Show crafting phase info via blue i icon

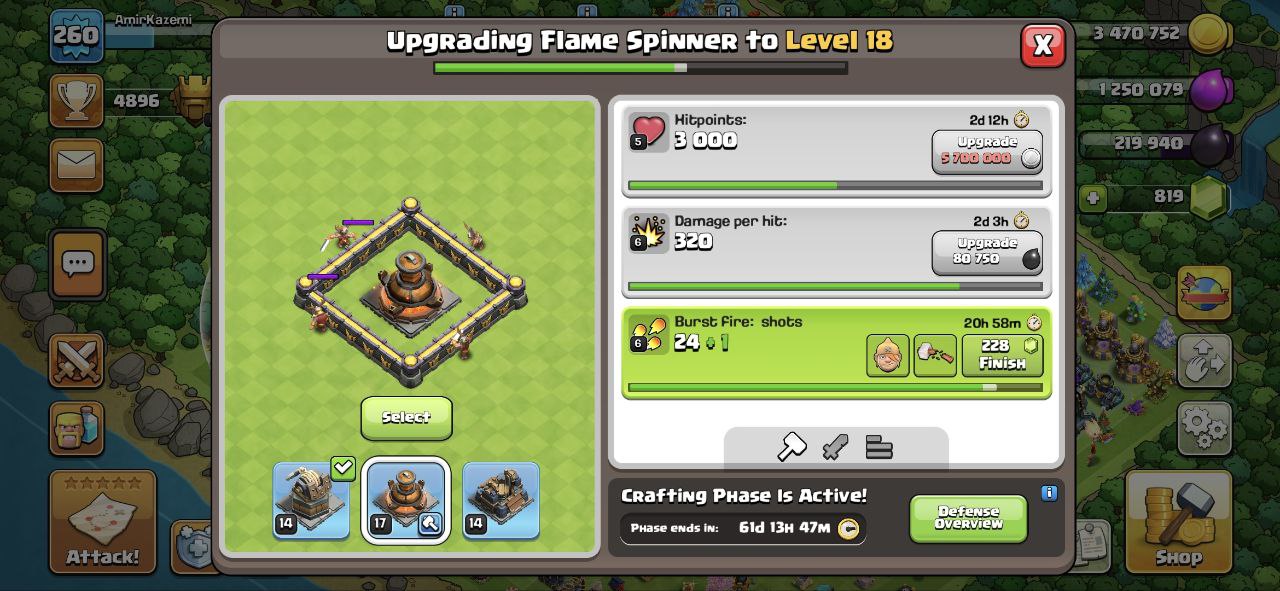tap(1049, 493)
